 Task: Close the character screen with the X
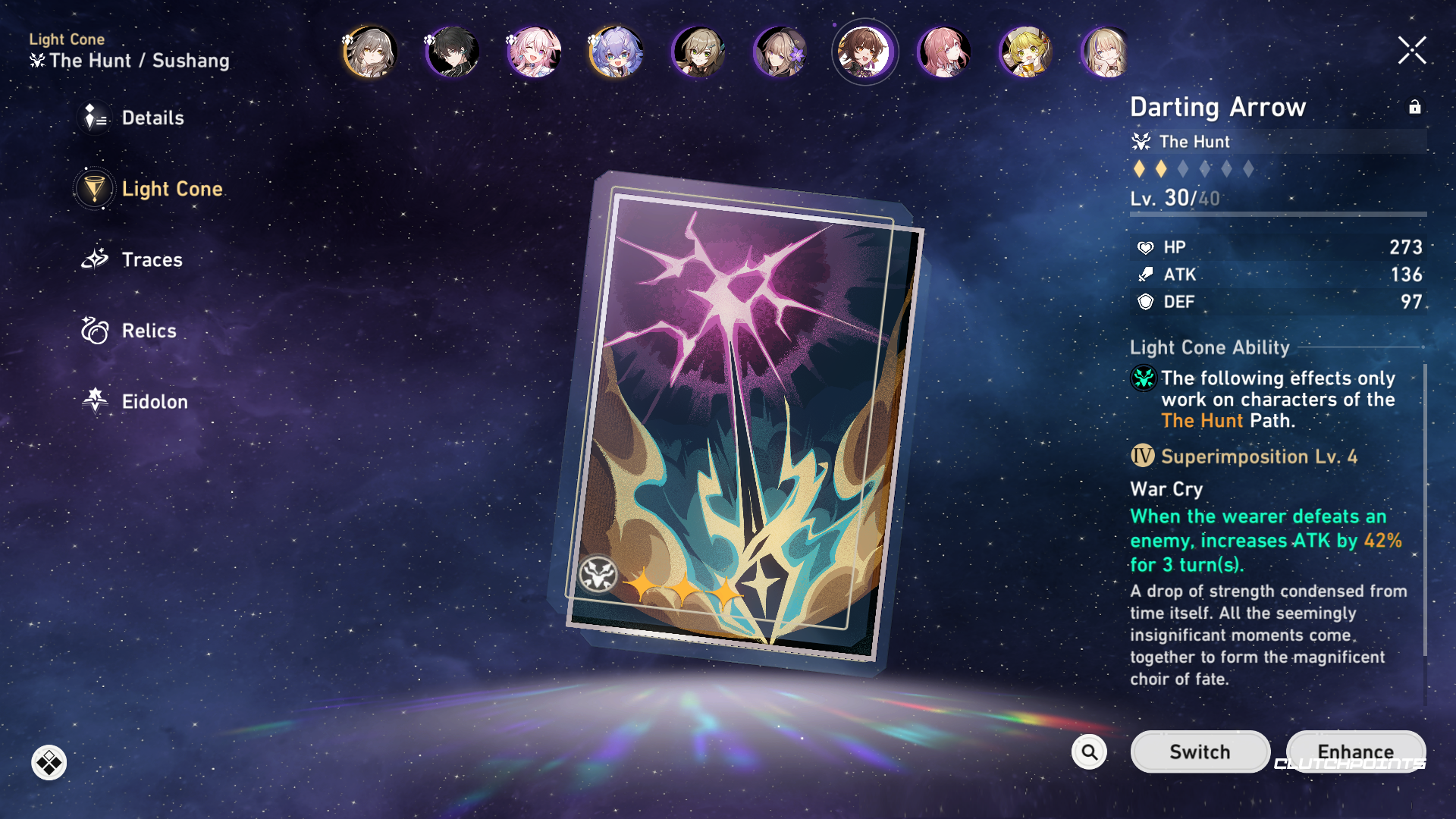click(x=1412, y=51)
